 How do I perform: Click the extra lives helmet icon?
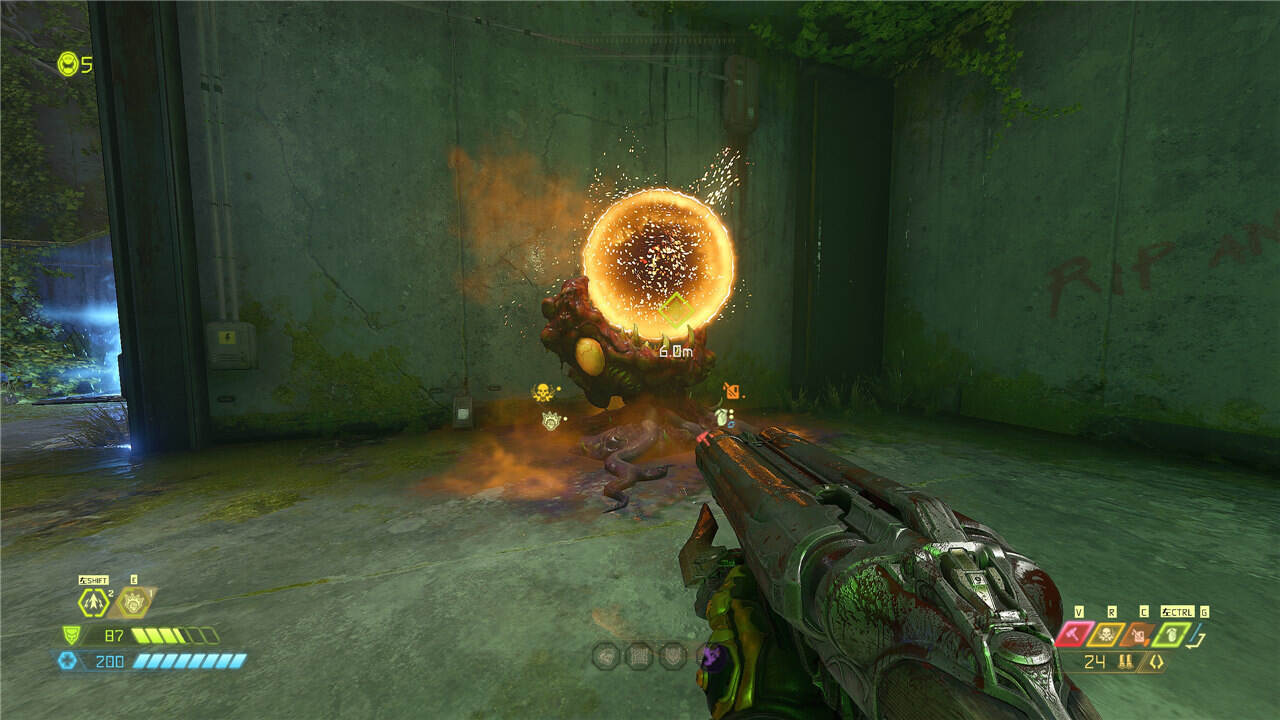[68, 64]
